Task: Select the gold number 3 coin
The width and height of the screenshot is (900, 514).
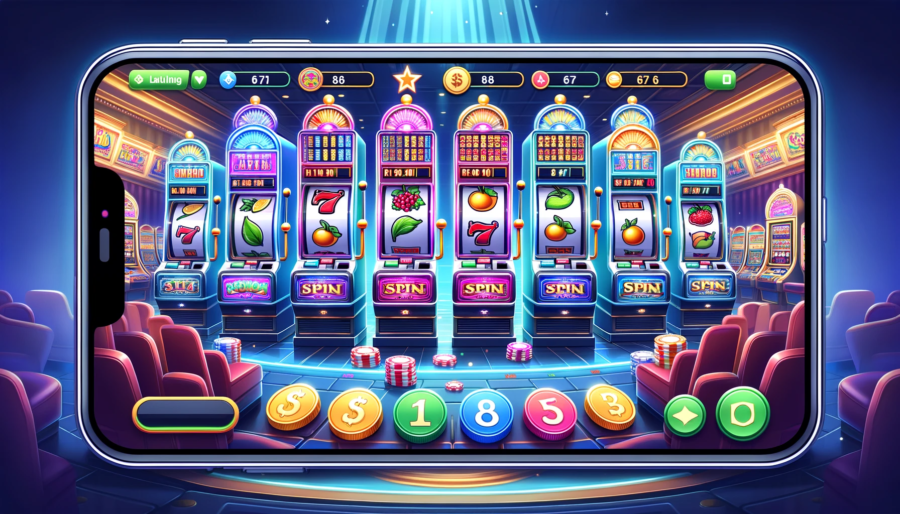Action: (x=609, y=407)
